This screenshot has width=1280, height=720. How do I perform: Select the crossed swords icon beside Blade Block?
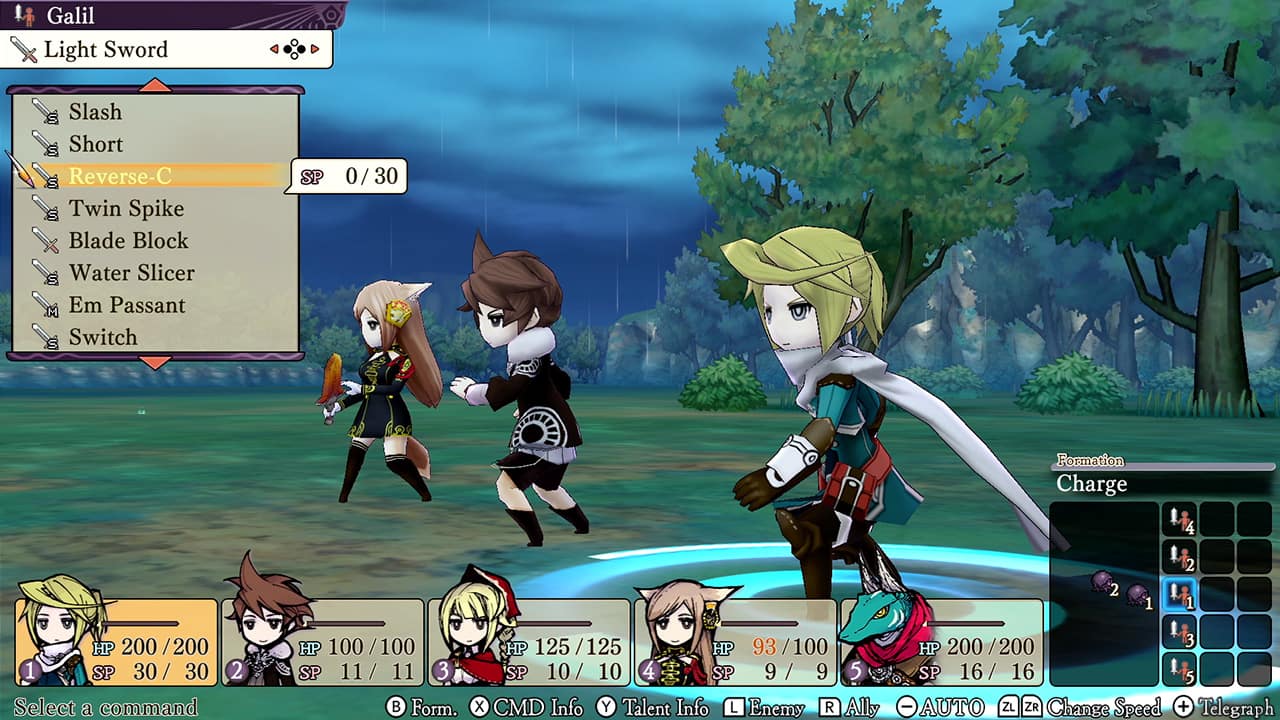point(45,241)
